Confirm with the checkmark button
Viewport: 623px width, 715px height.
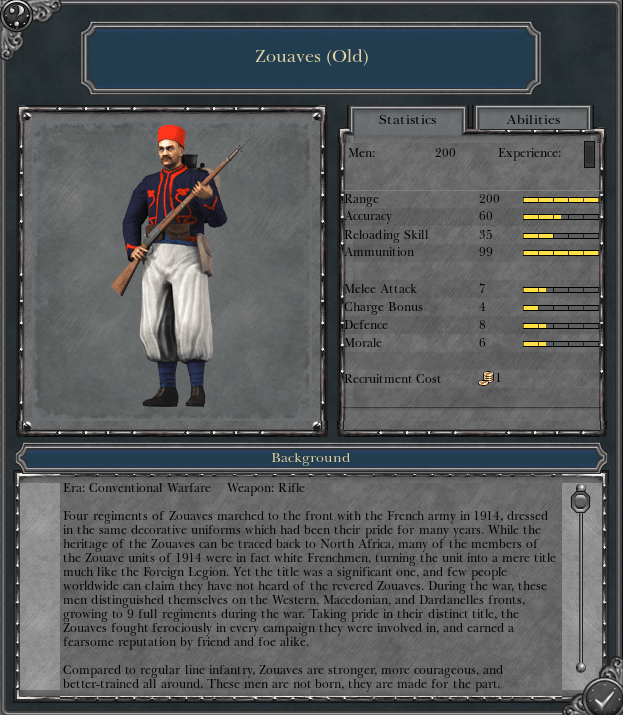coord(603,695)
